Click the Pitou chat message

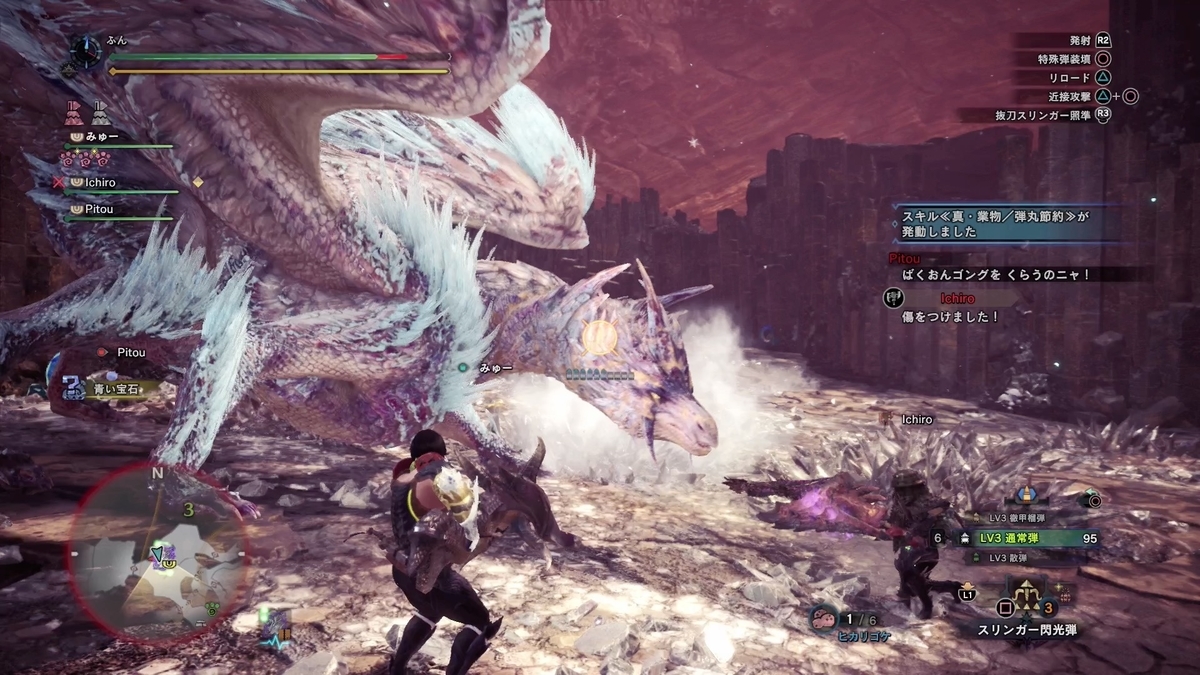(1010, 273)
